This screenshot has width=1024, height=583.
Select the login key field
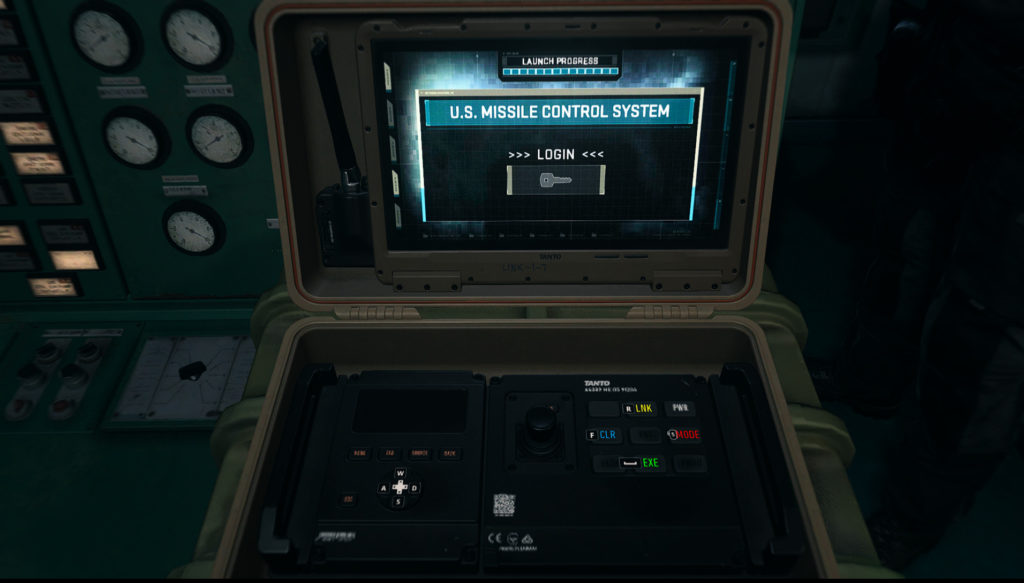(556, 180)
